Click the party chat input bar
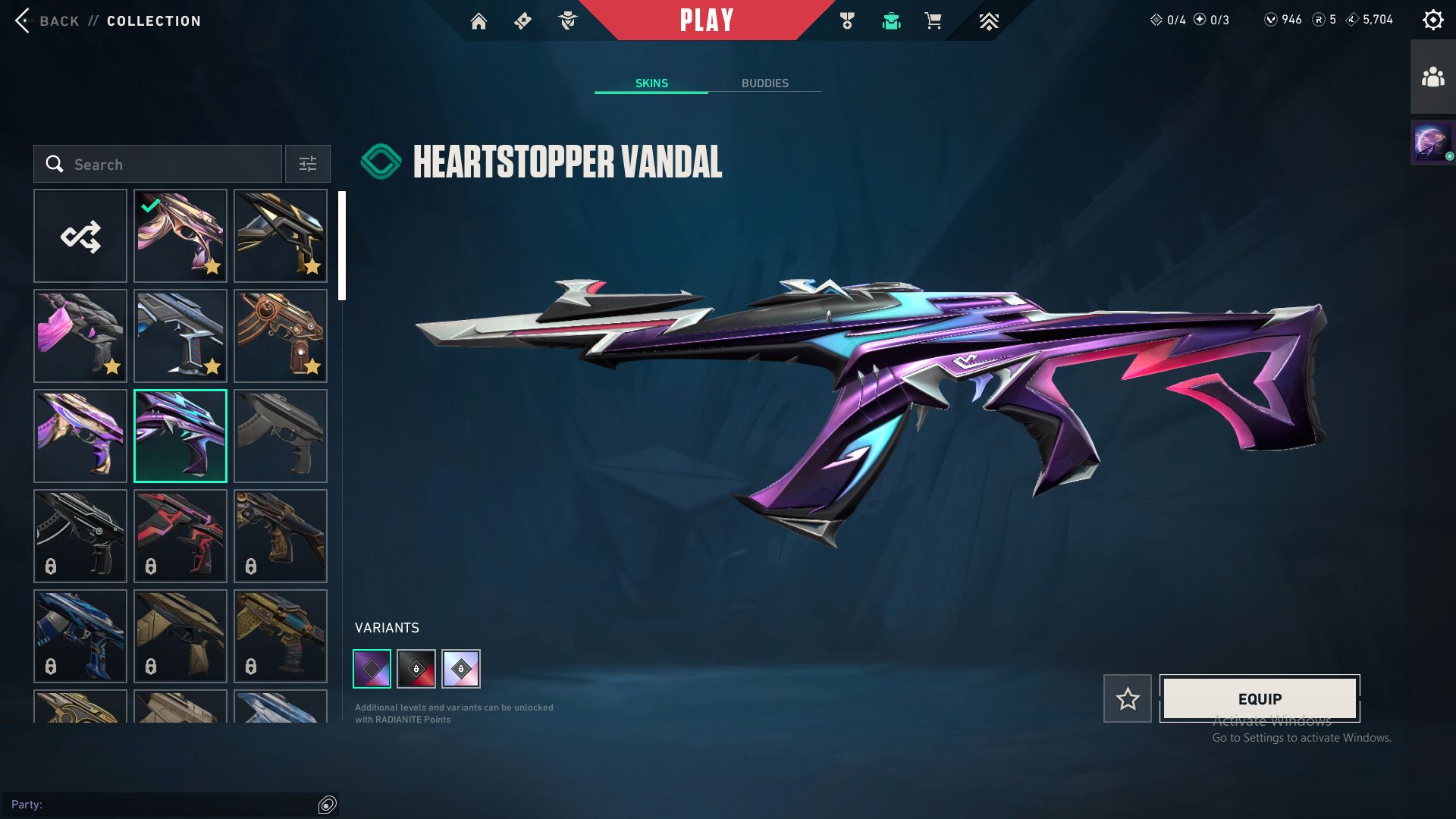The width and height of the screenshot is (1456, 819). (163, 805)
